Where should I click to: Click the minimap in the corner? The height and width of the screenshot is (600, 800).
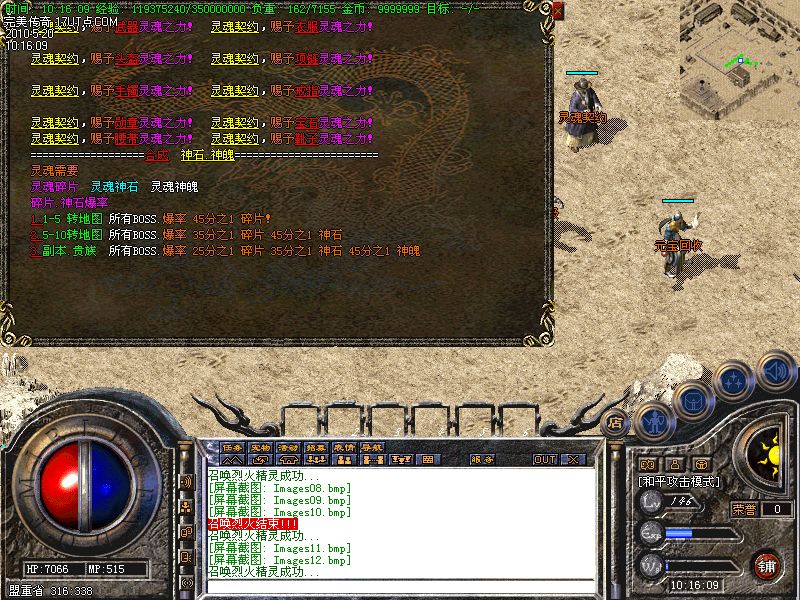(x=740, y=55)
